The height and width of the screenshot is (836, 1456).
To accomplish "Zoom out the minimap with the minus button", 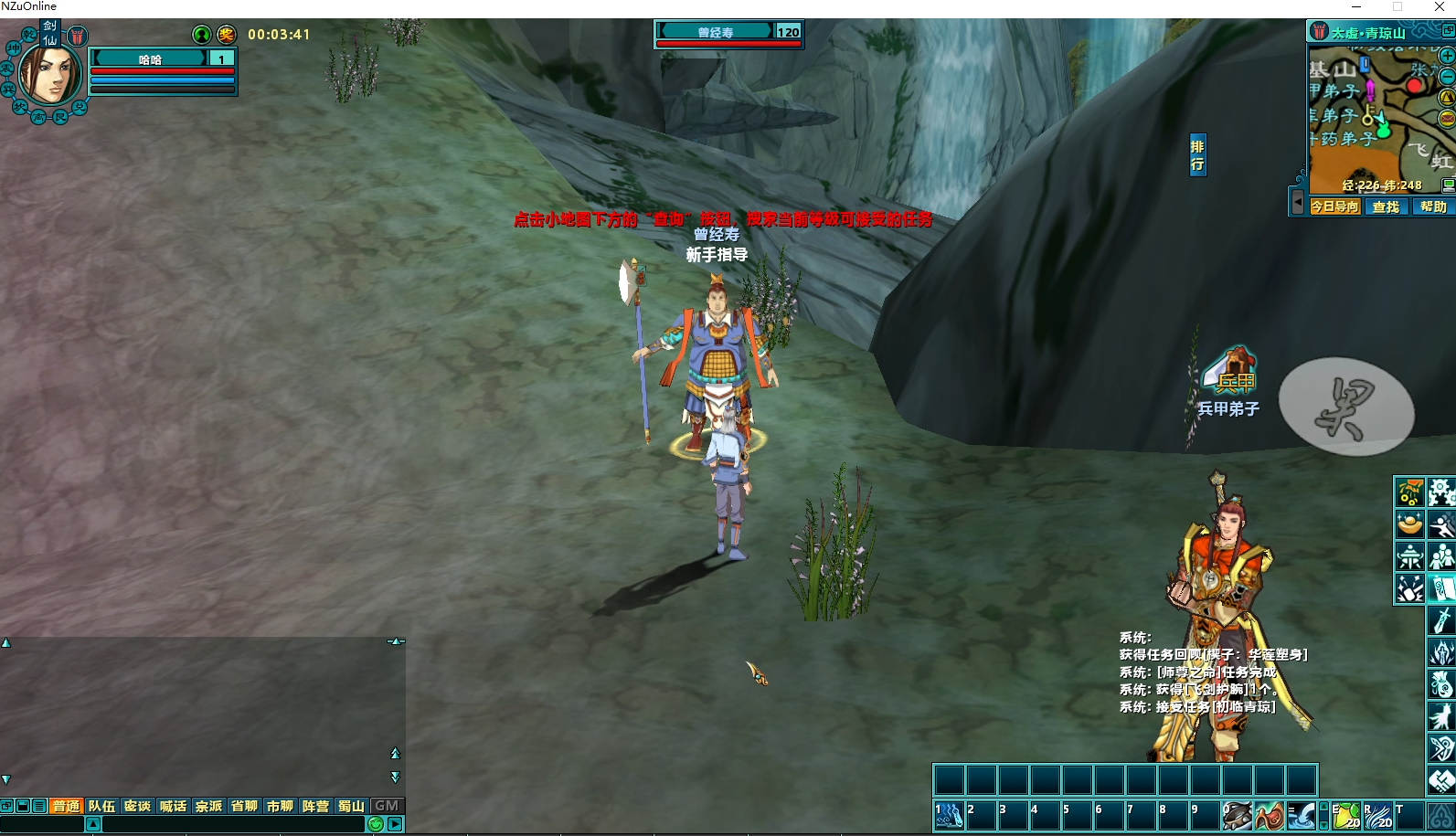I will point(1447,77).
